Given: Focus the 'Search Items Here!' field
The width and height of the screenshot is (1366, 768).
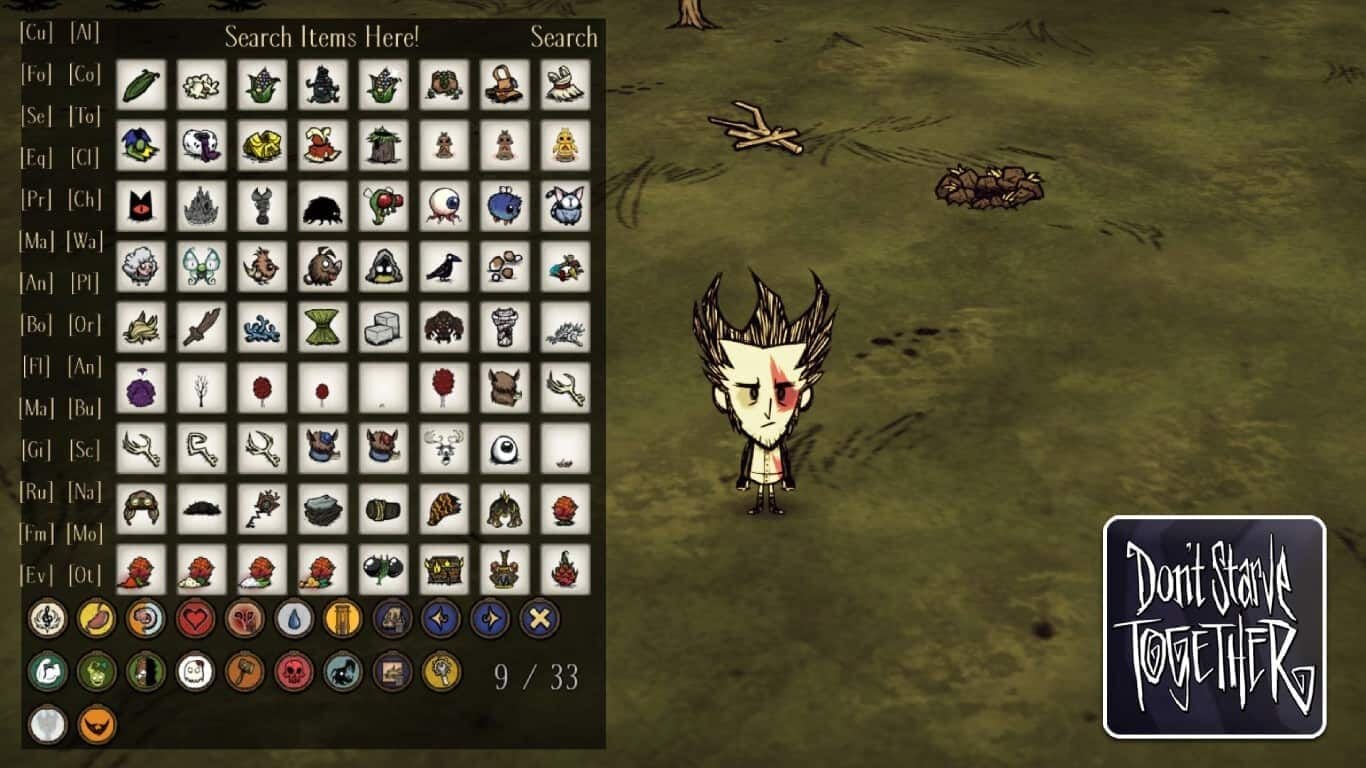Looking at the screenshot, I should (321, 38).
